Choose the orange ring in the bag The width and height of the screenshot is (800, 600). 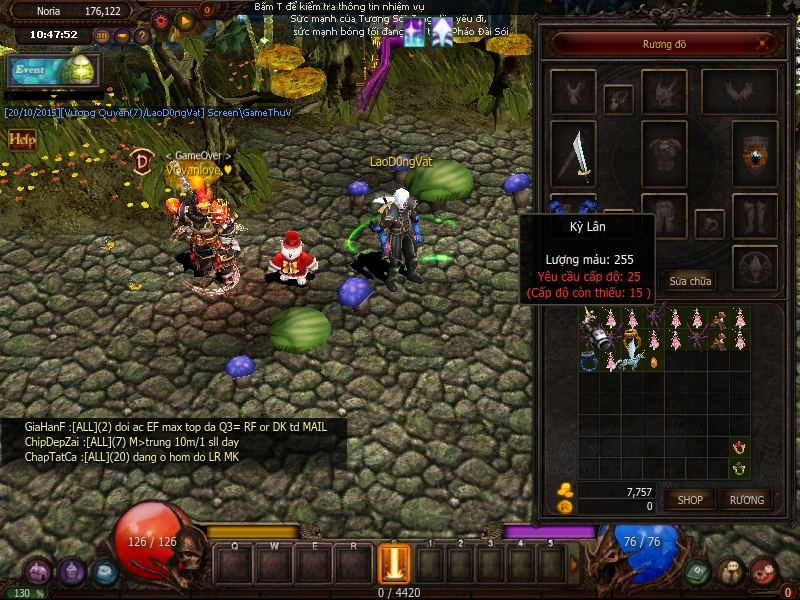pos(739,447)
